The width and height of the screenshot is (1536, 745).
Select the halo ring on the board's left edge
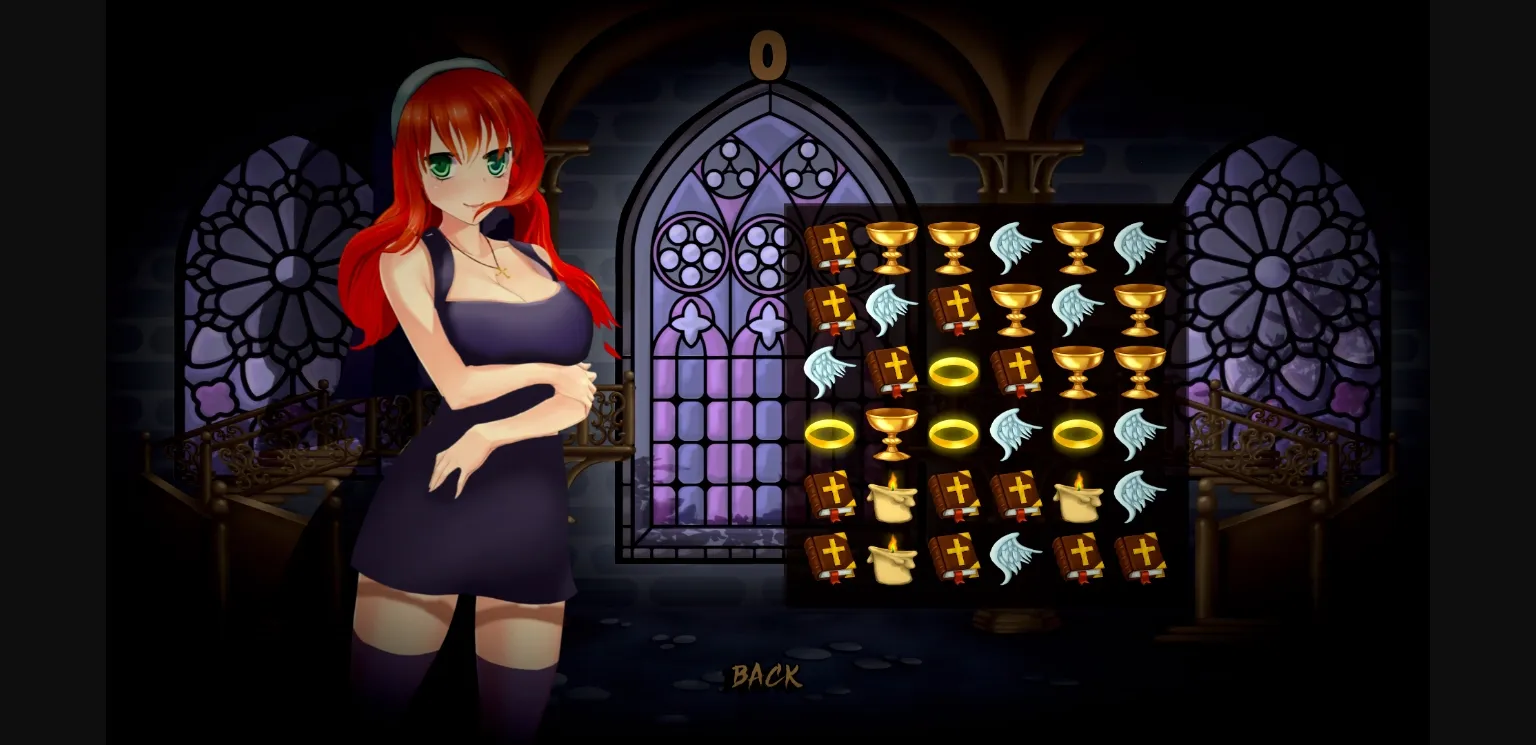(x=832, y=432)
